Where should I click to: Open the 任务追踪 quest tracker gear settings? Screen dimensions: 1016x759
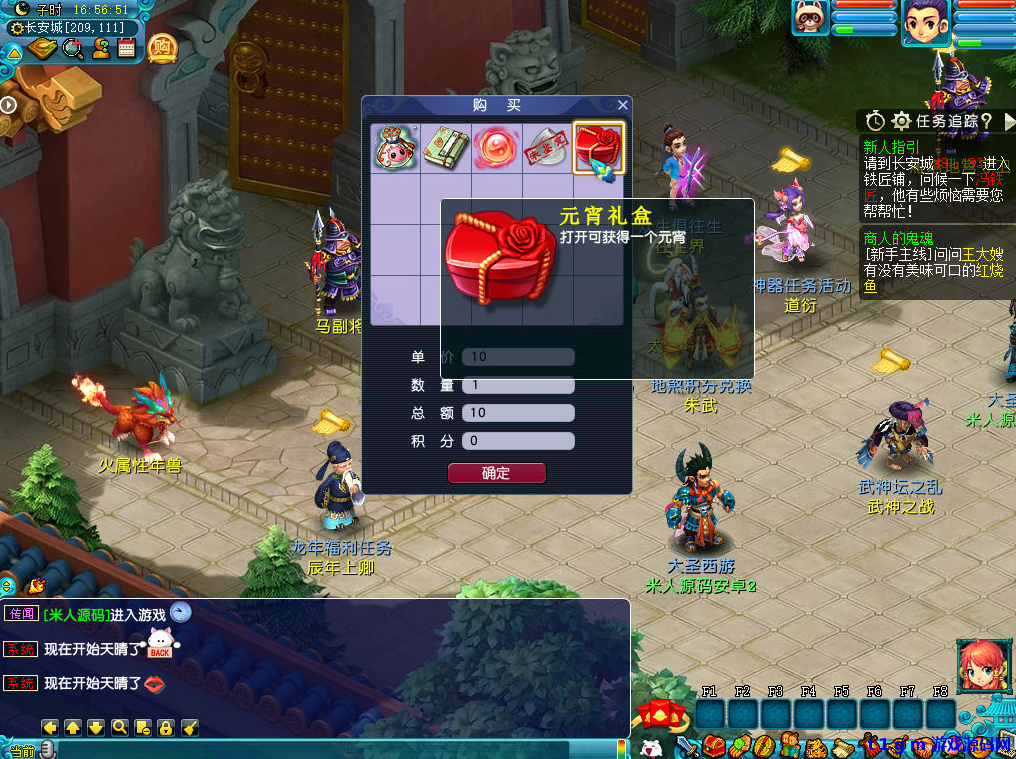point(901,121)
